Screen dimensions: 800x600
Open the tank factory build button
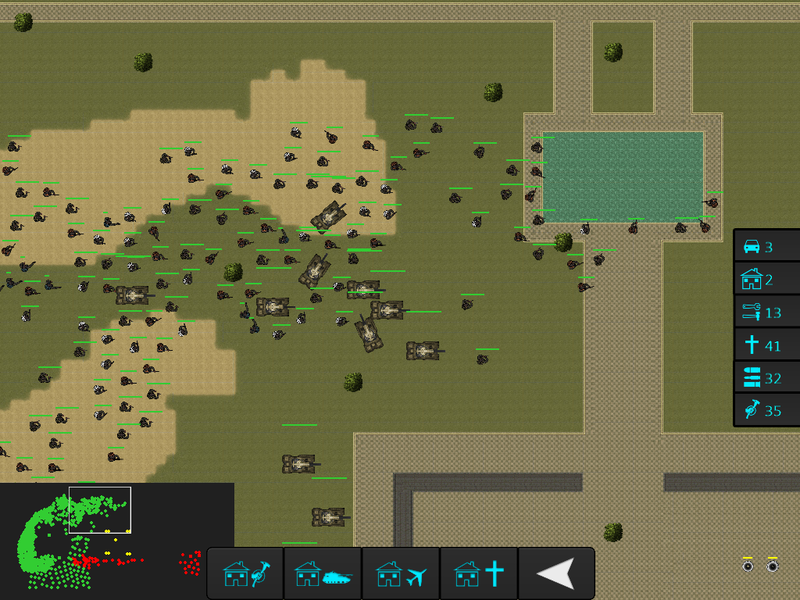point(322,574)
